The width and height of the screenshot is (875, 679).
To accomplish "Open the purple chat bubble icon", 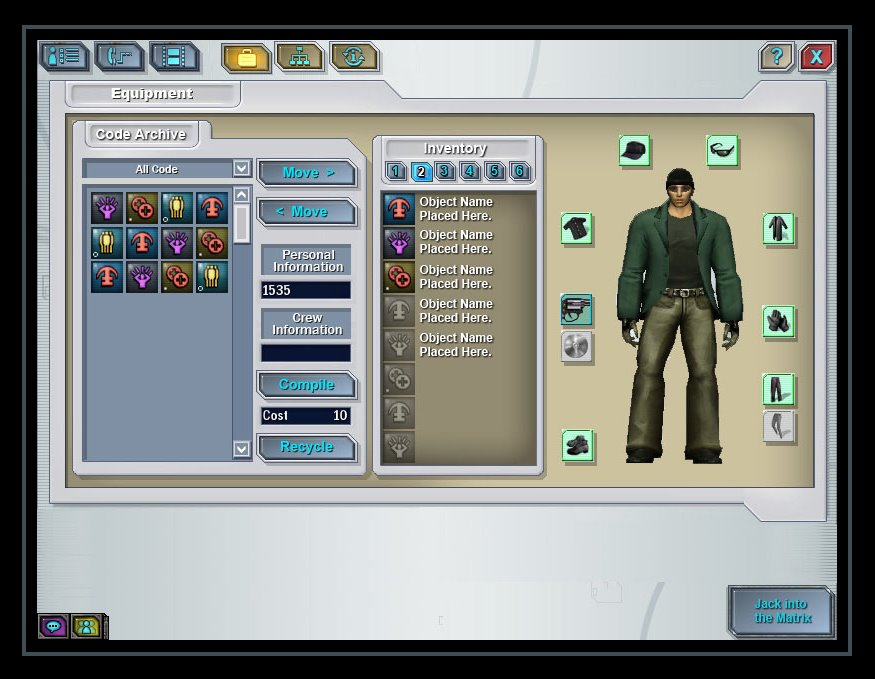I will pyautogui.click(x=53, y=626).
